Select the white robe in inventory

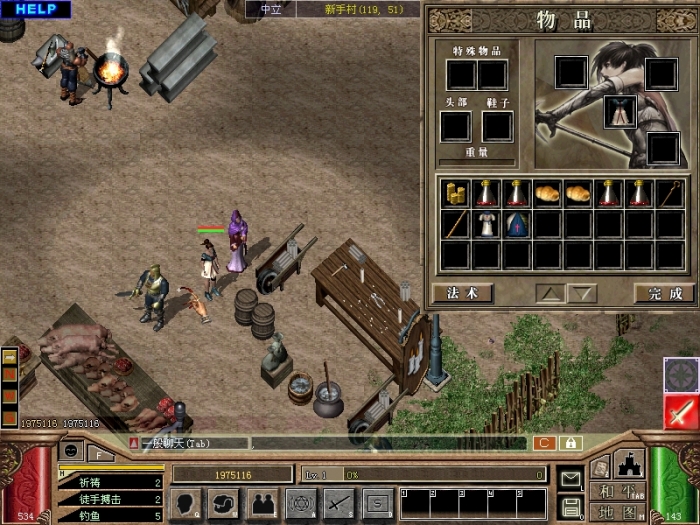tap(487, 224)
